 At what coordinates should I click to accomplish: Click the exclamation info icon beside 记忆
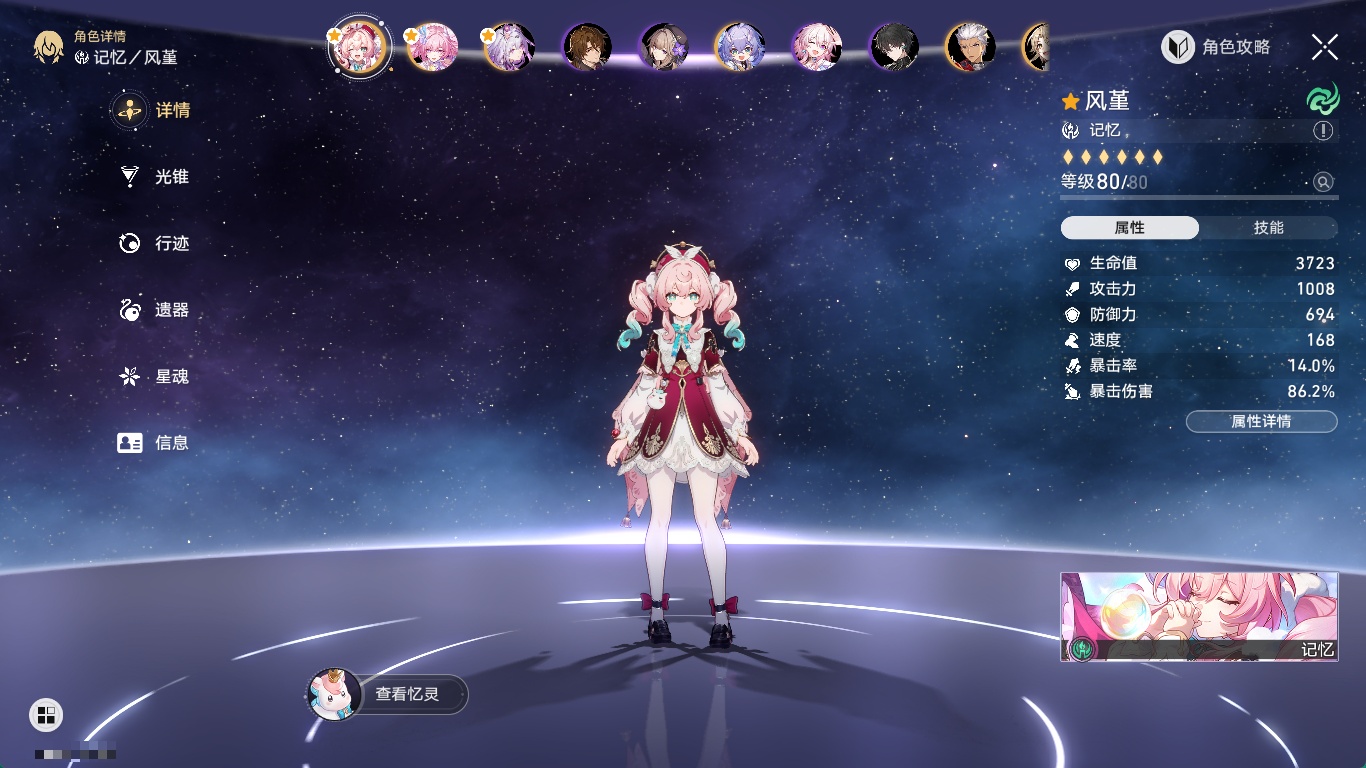pos(1323,131)
